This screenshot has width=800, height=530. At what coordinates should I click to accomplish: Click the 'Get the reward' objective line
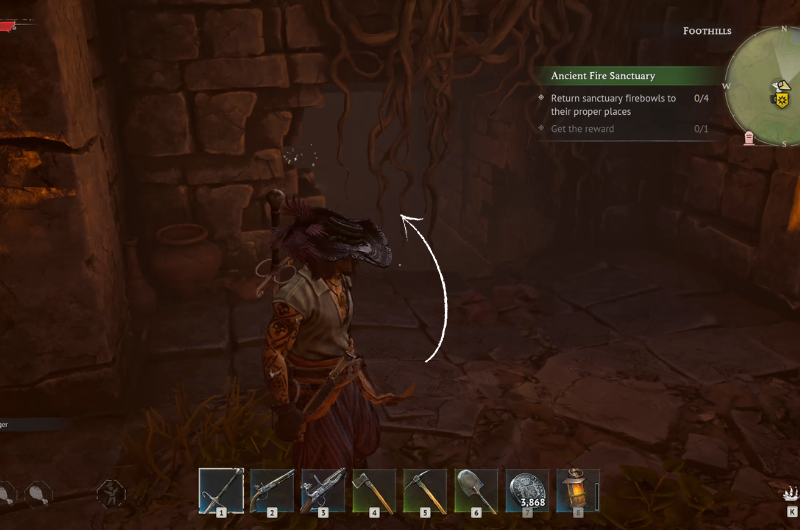582,129
